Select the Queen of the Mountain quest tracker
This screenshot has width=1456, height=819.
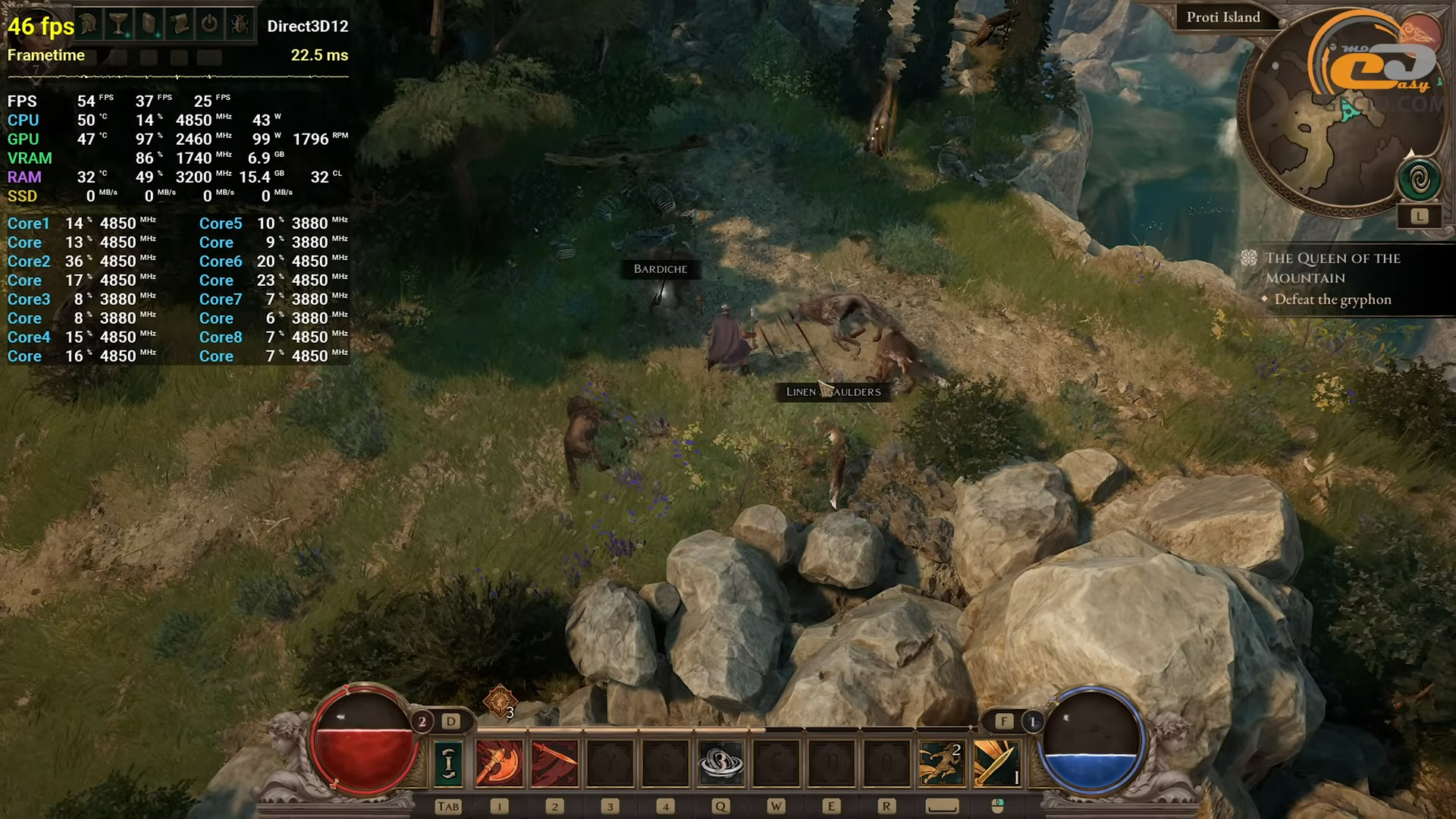(1332, 268)
